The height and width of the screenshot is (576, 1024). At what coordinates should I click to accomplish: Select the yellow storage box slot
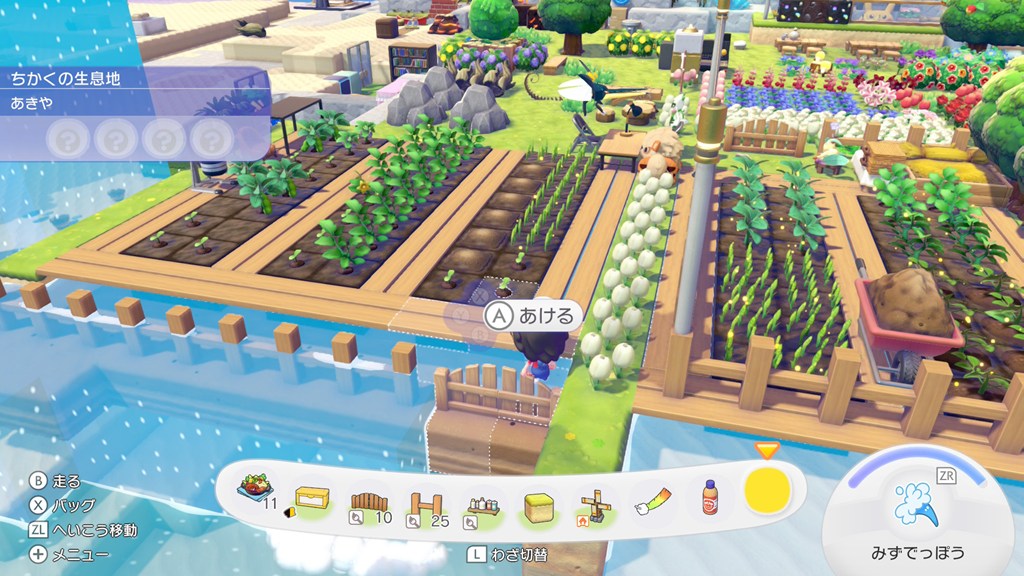pyautogui.click(x=311, y=498)
